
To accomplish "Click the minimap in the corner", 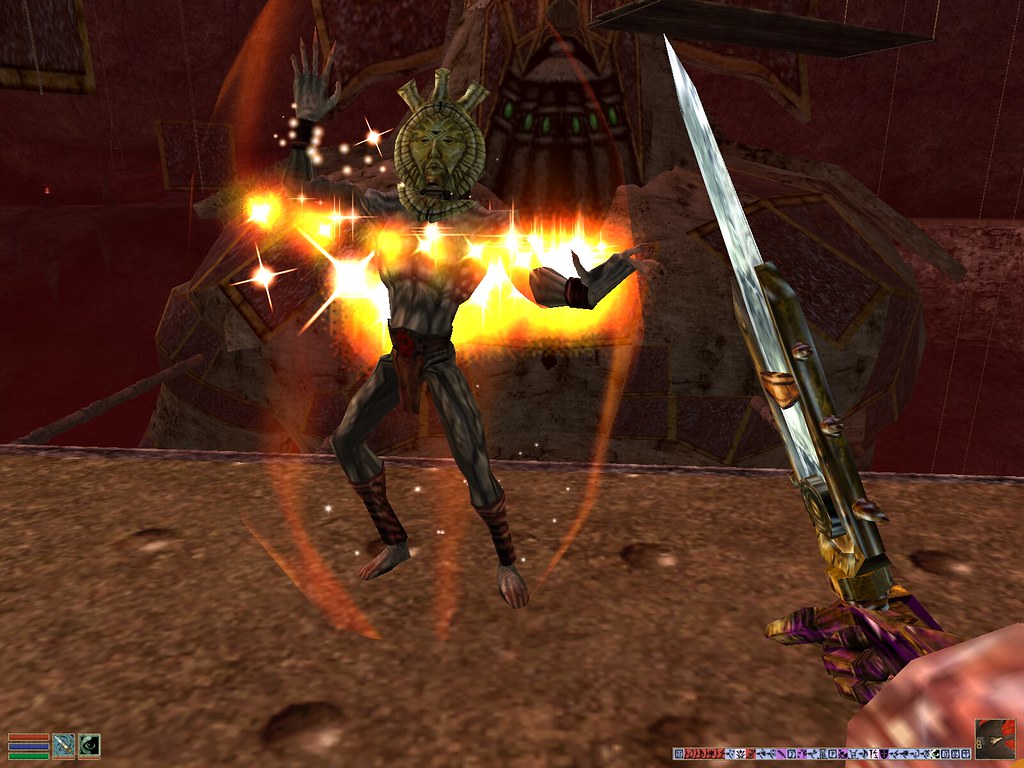I will (x=994, y=739).
